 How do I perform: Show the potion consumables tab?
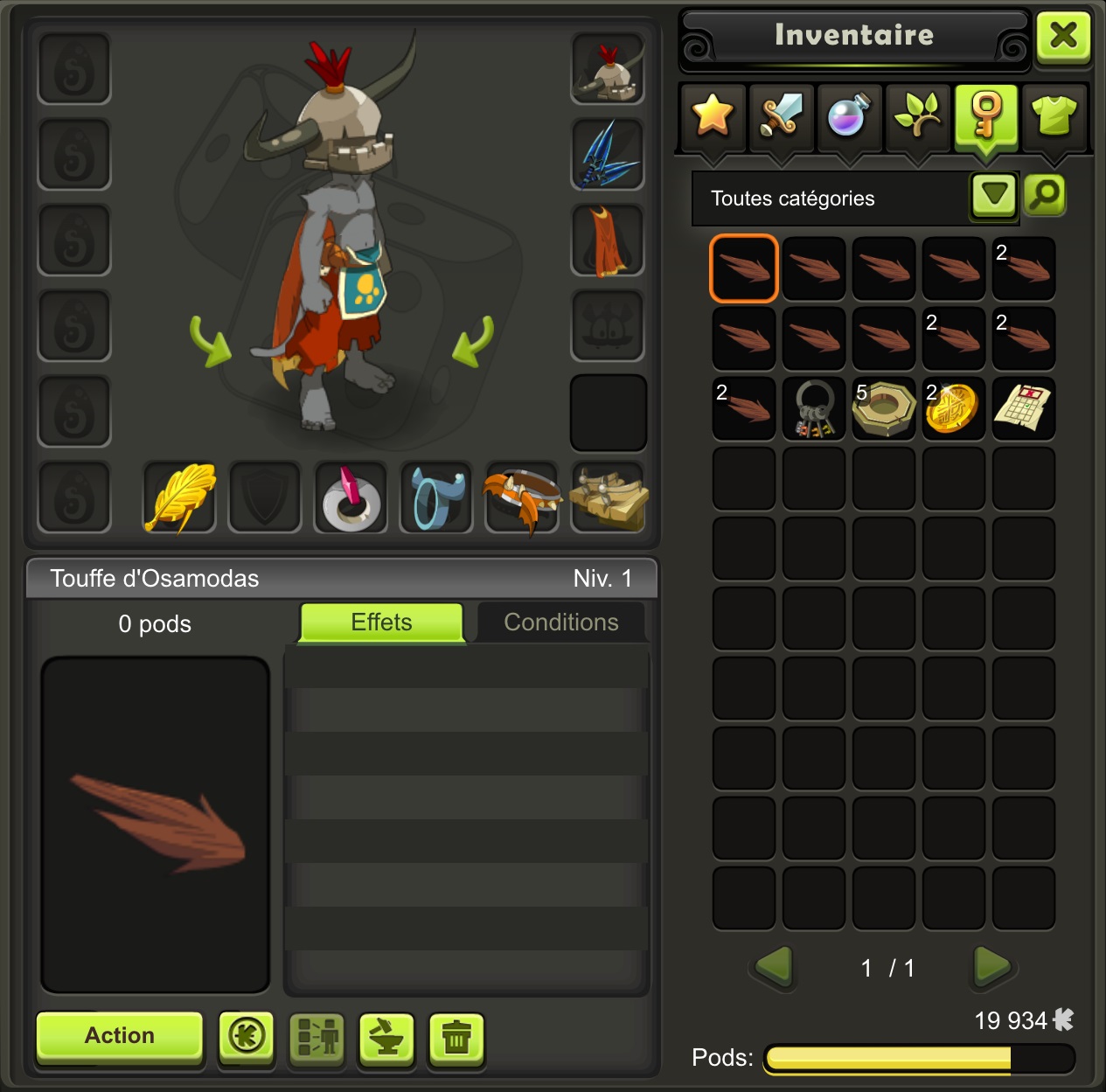tap(848, 116)
